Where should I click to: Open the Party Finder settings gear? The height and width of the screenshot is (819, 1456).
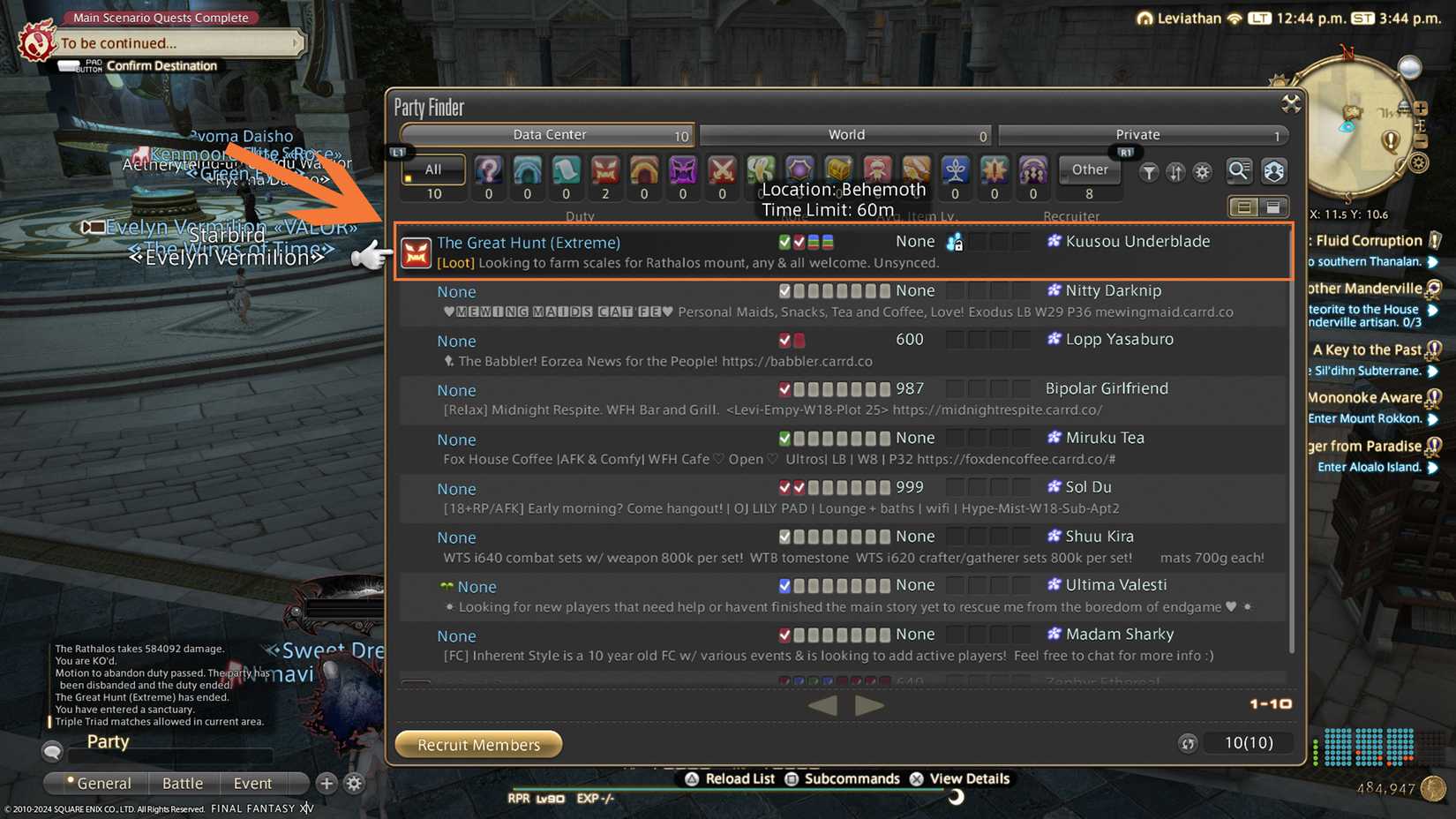tap(1203, 173)
